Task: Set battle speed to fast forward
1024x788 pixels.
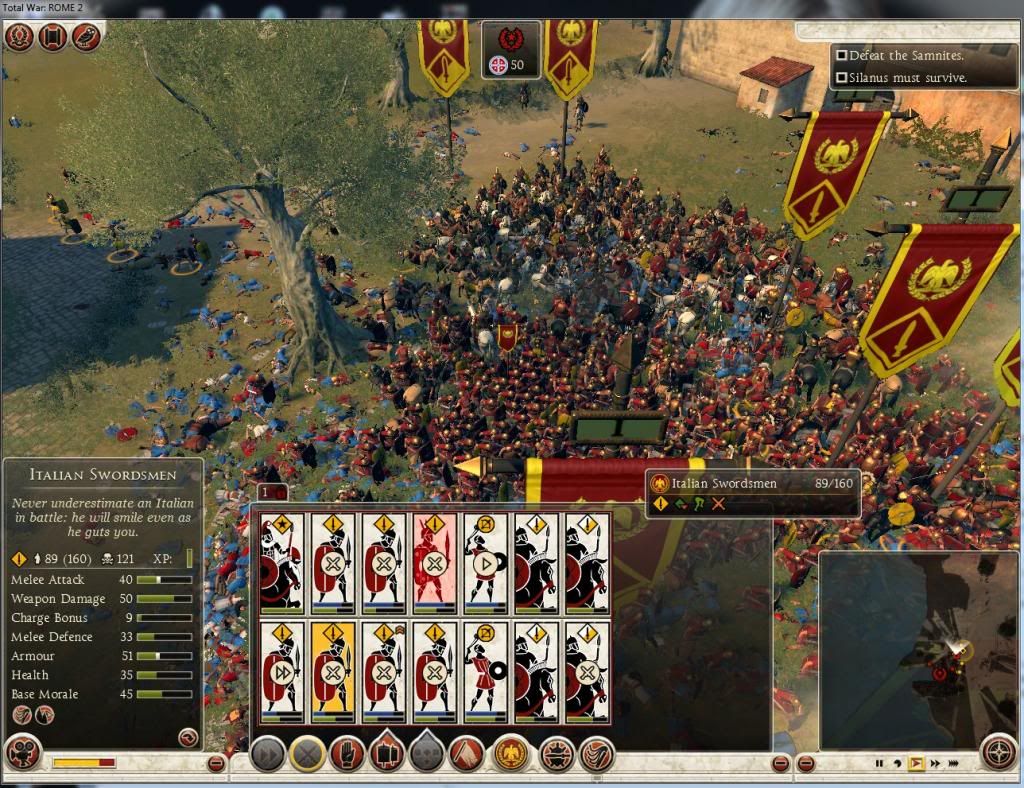Action: [x=933, y=764]
